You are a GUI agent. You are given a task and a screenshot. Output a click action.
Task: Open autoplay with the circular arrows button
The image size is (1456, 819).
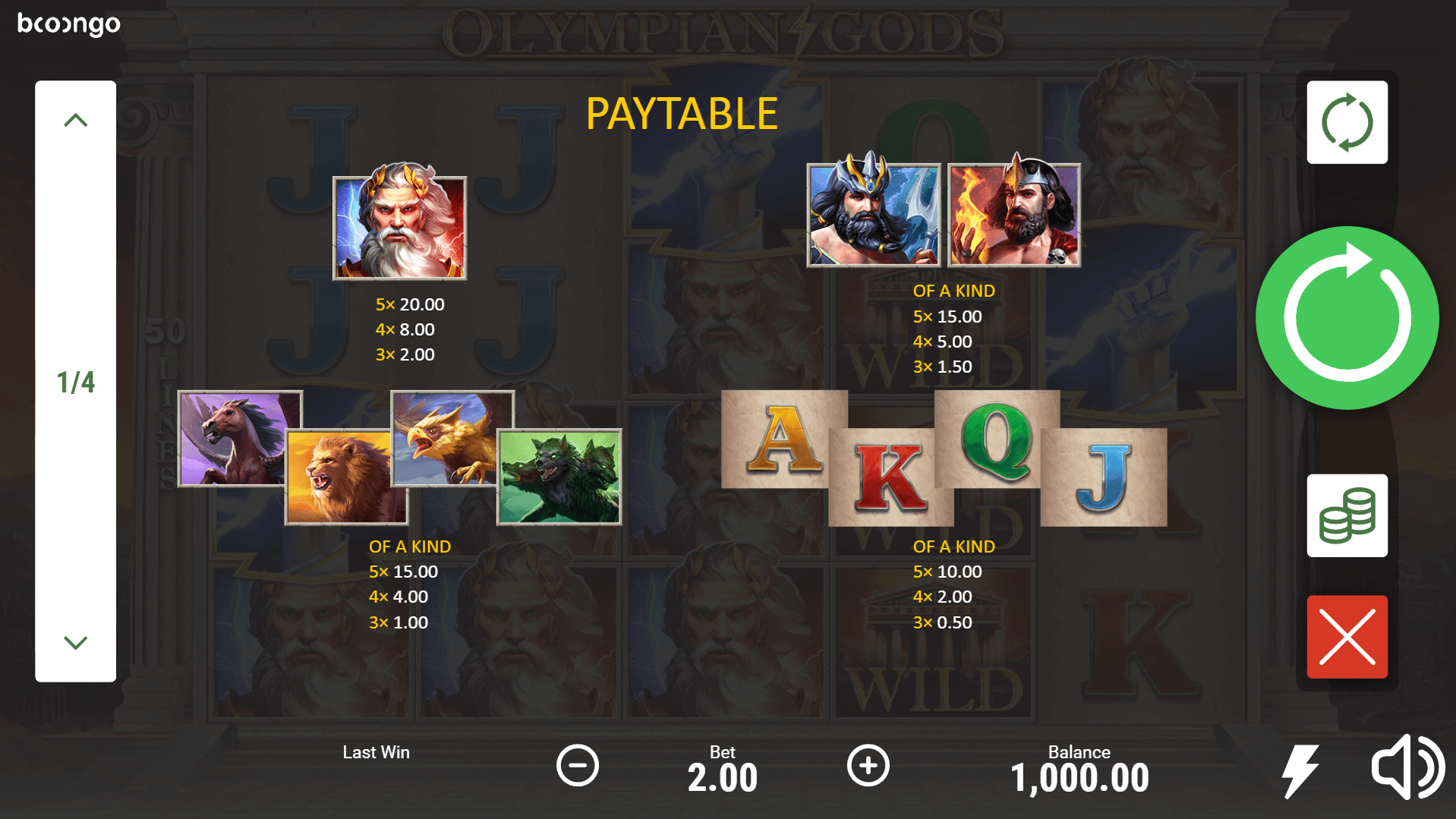click(1347, 122)
